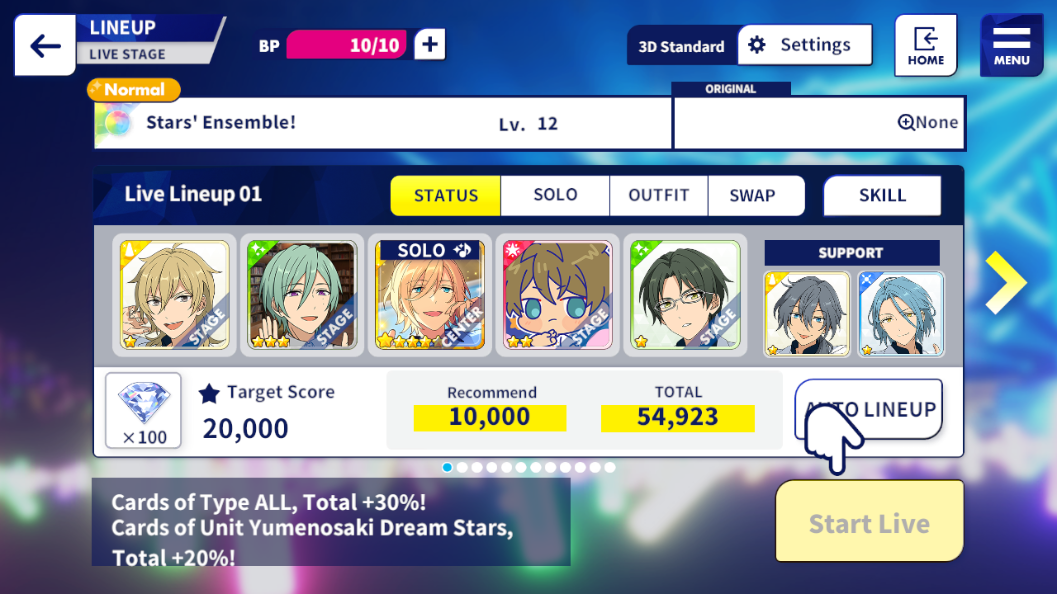Toggle the 3D Standard mode
This screenshot has width=1057, height=594.
[x=682, y=46]
